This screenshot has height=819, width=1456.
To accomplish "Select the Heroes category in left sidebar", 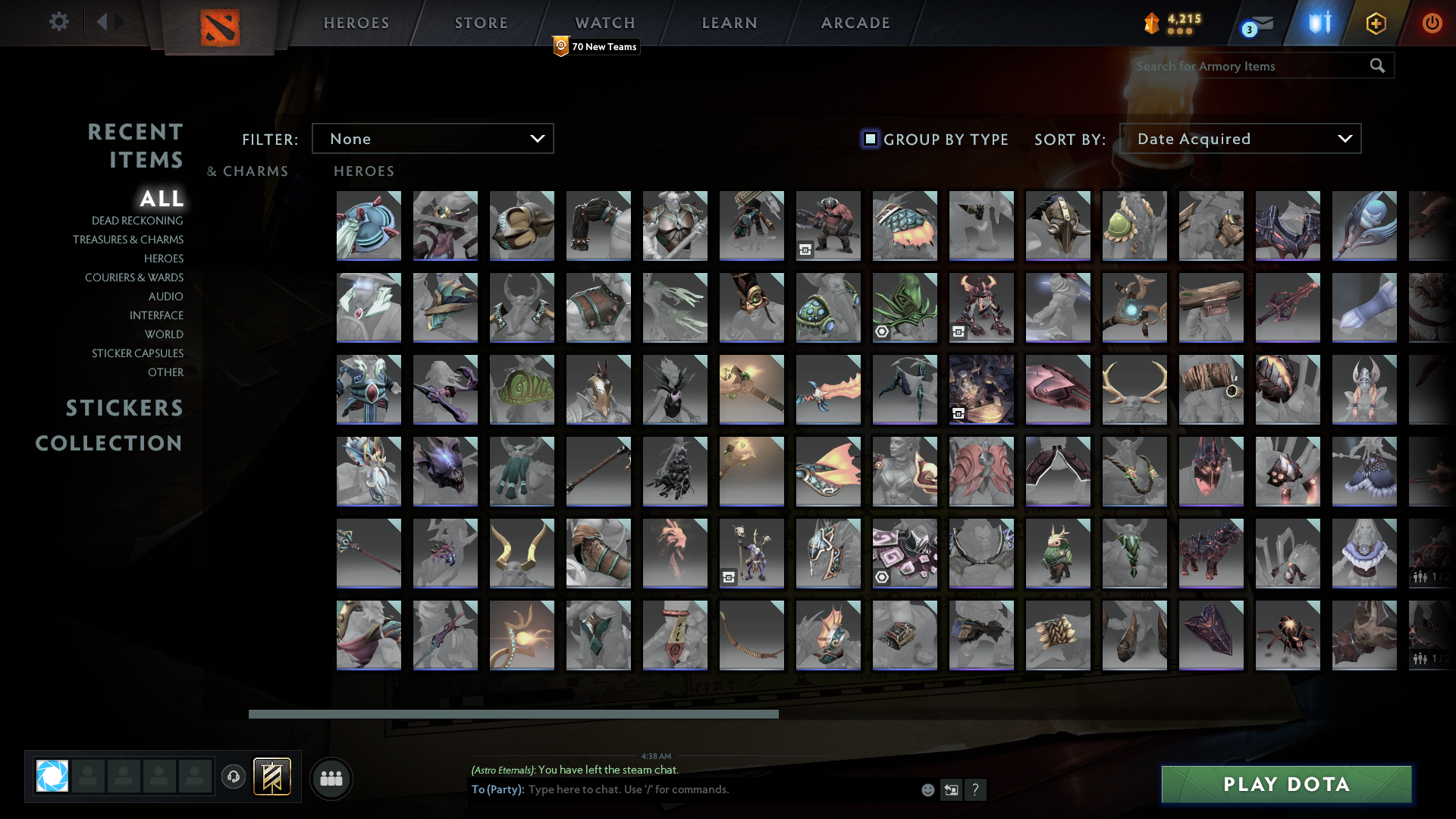I will click(165, 259).
